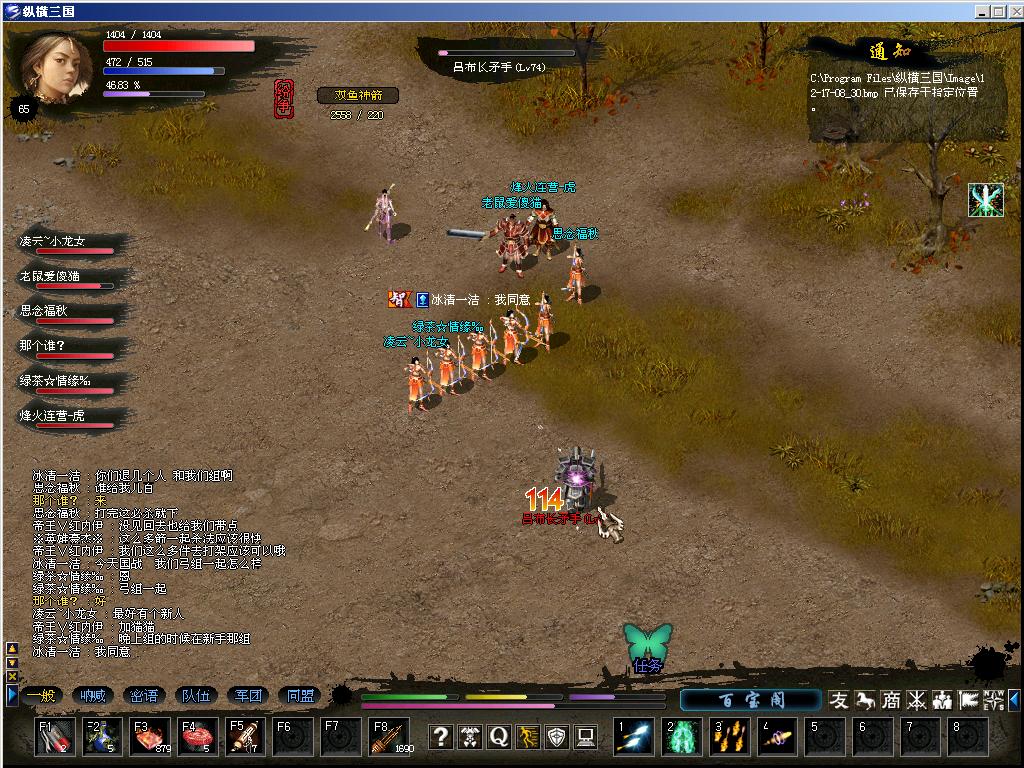The height and width of the screenshot is (768, 1024).
Task: Close the game window
Action: coord(1012,11)
